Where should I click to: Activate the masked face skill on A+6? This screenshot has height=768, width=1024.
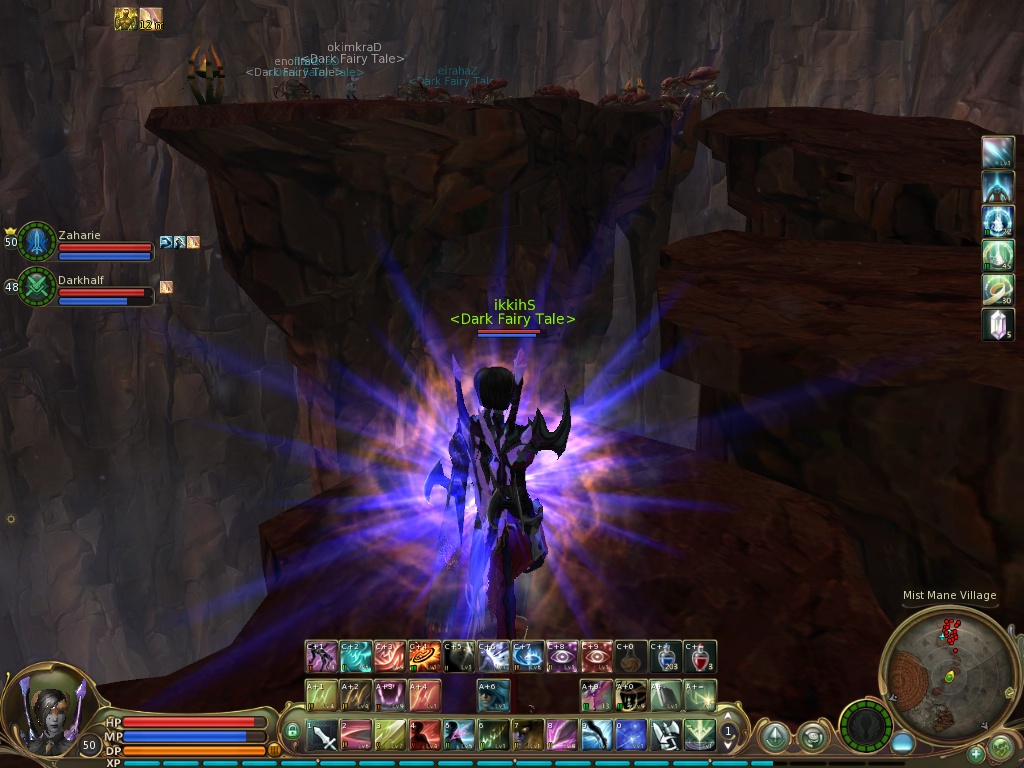click(x=493, y=695)
